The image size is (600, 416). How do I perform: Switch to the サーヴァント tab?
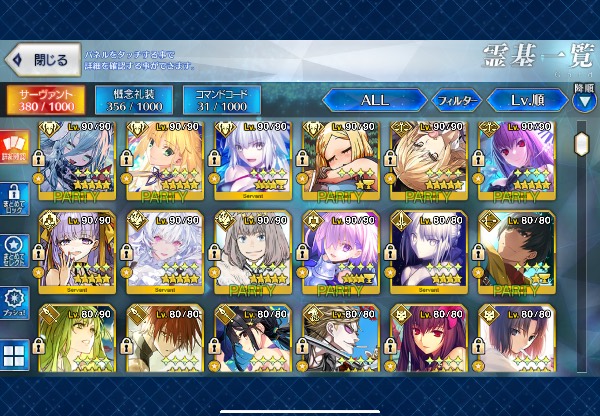coord(45,99)
